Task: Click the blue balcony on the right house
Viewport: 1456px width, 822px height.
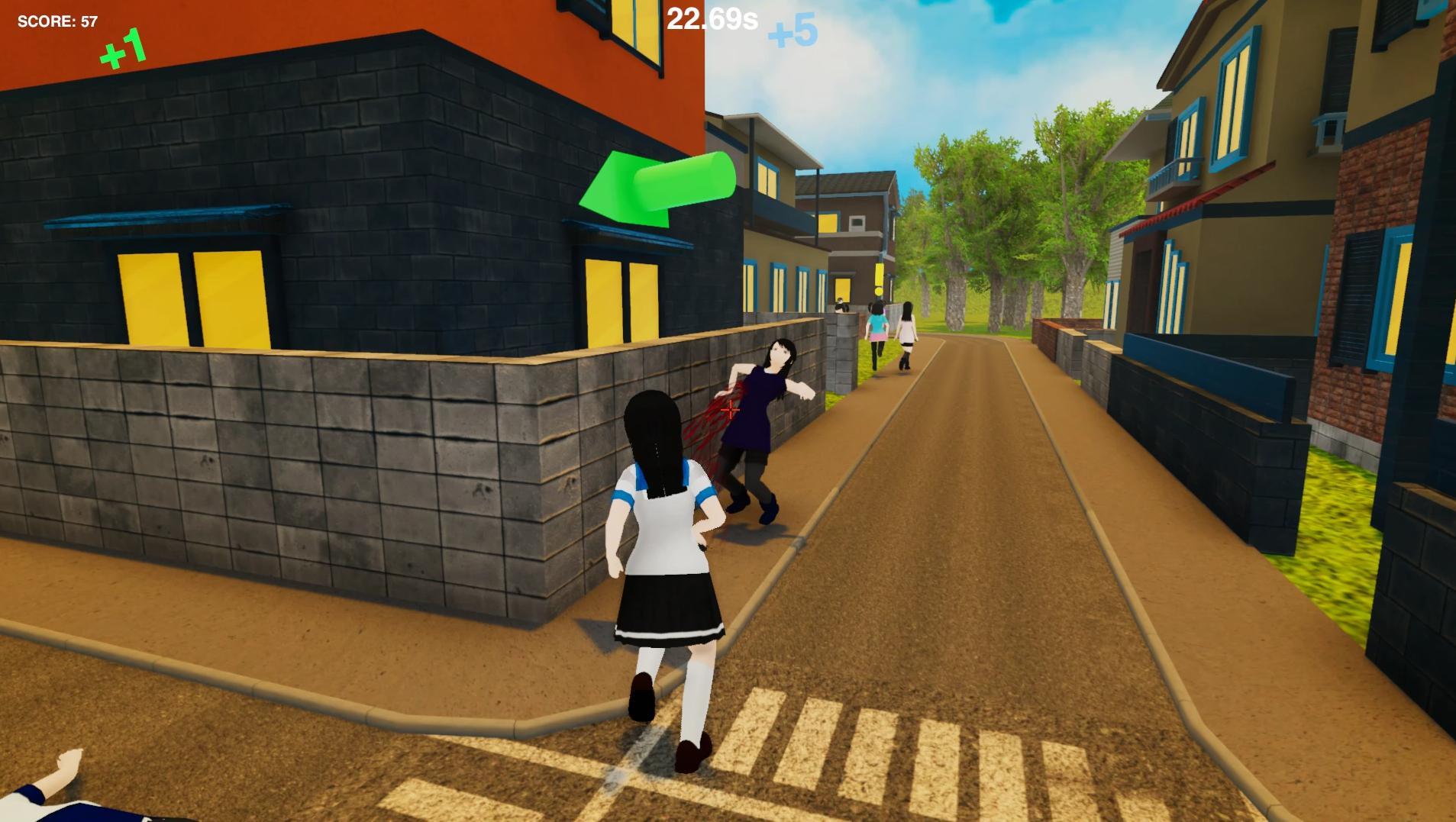Action: (1174, 174)
